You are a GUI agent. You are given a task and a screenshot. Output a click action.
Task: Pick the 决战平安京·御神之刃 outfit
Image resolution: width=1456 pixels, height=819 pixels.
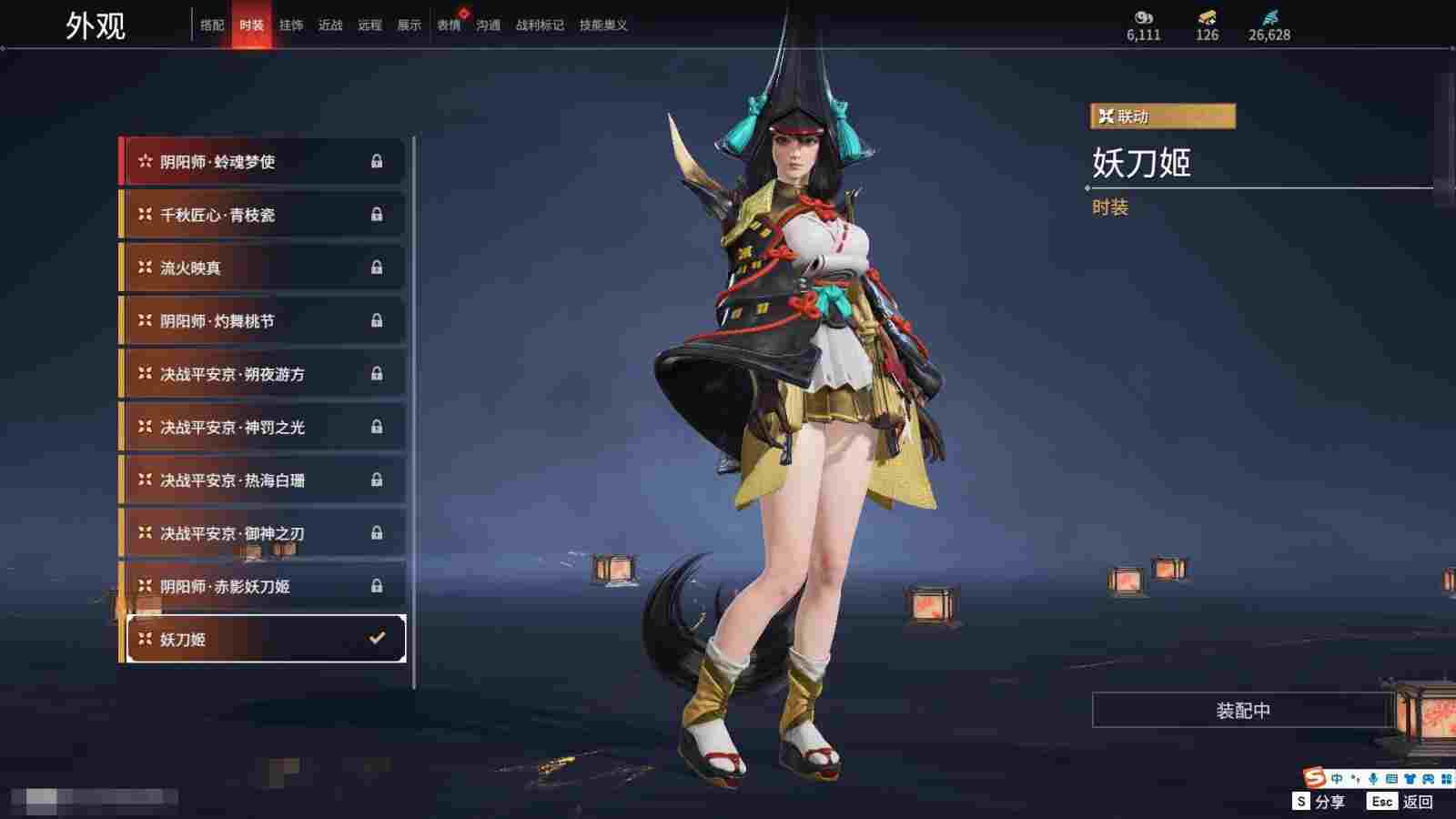(263, 533)
